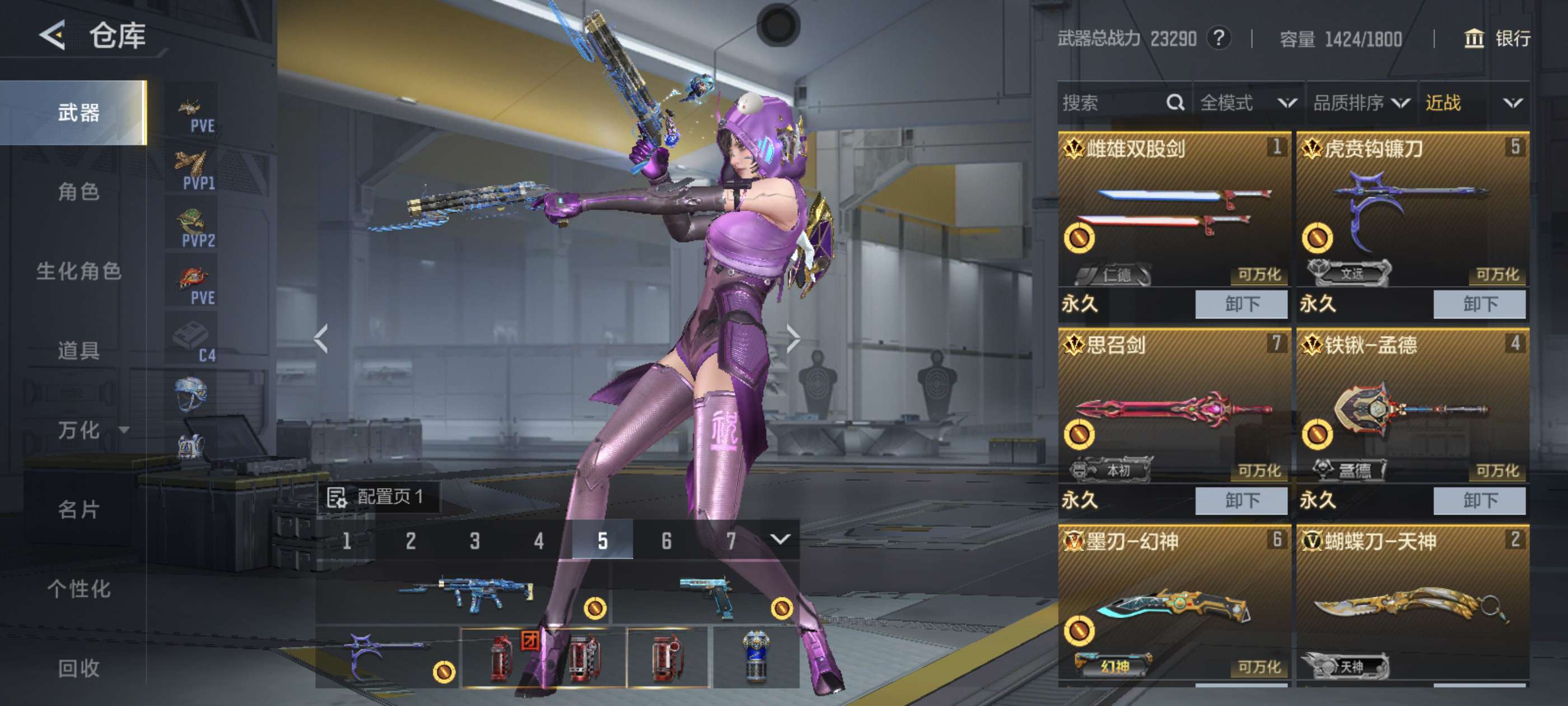Change the 近战 weapon type filter
Screen dimensions: 1568x706
point(1474,103)
